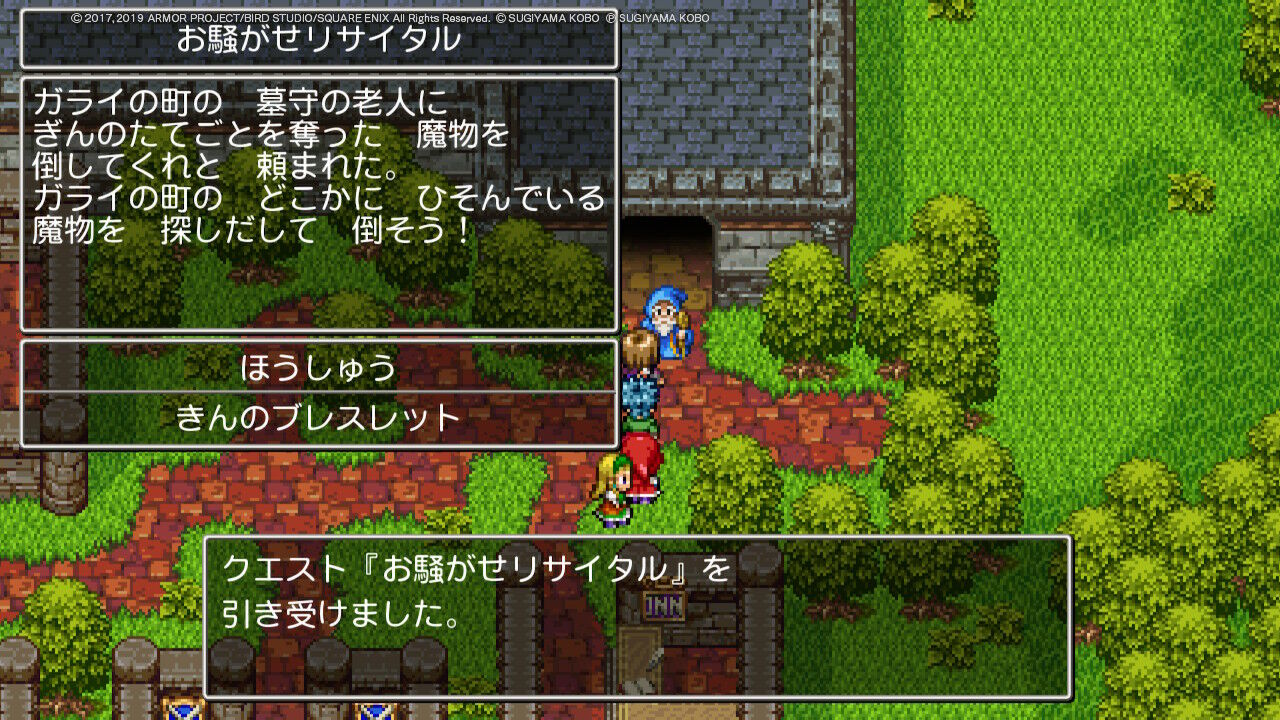Select the red-robed mage character

click(x=640, y=455)
